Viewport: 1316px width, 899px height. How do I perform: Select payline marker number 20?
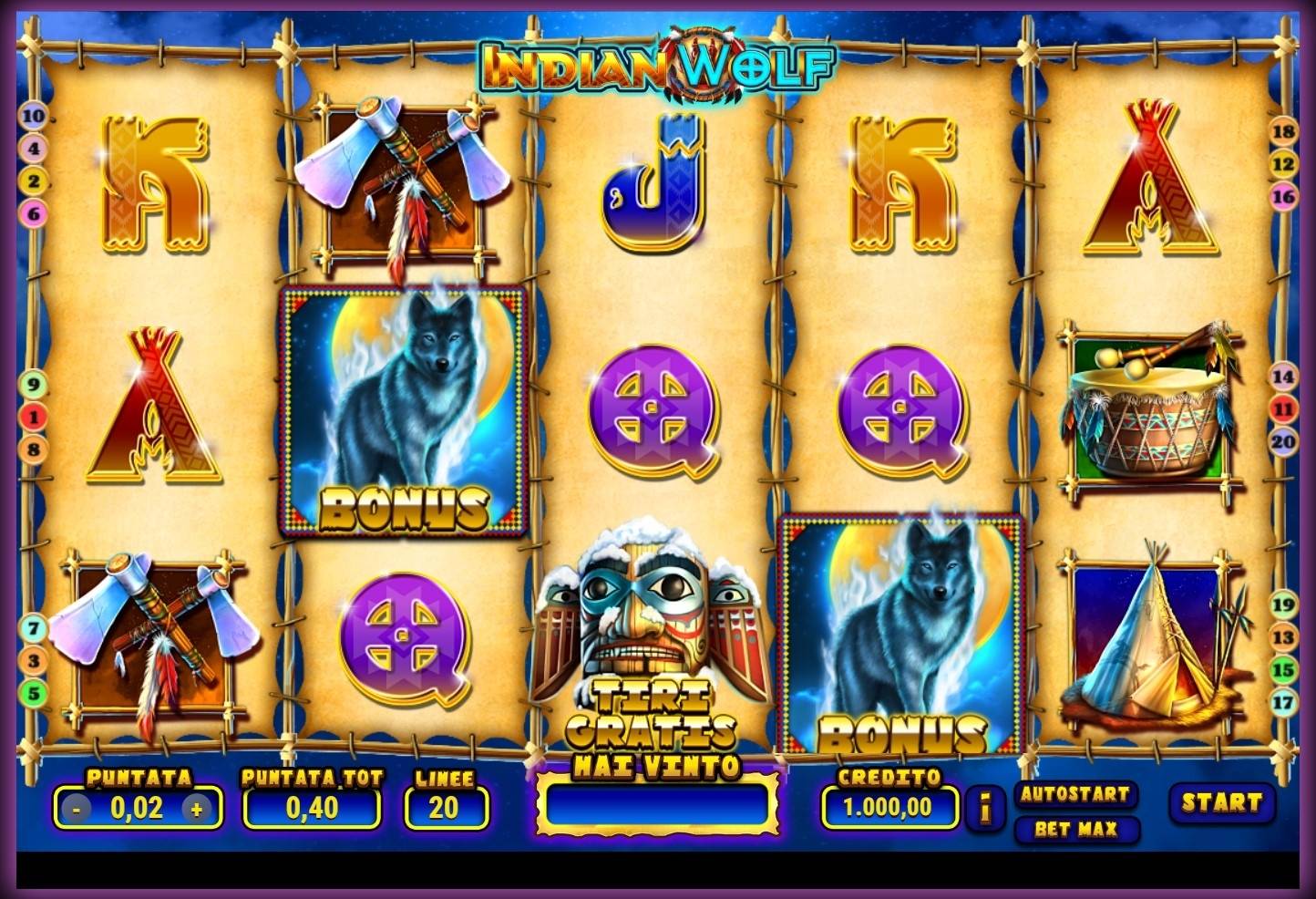tap(1283, 442)
